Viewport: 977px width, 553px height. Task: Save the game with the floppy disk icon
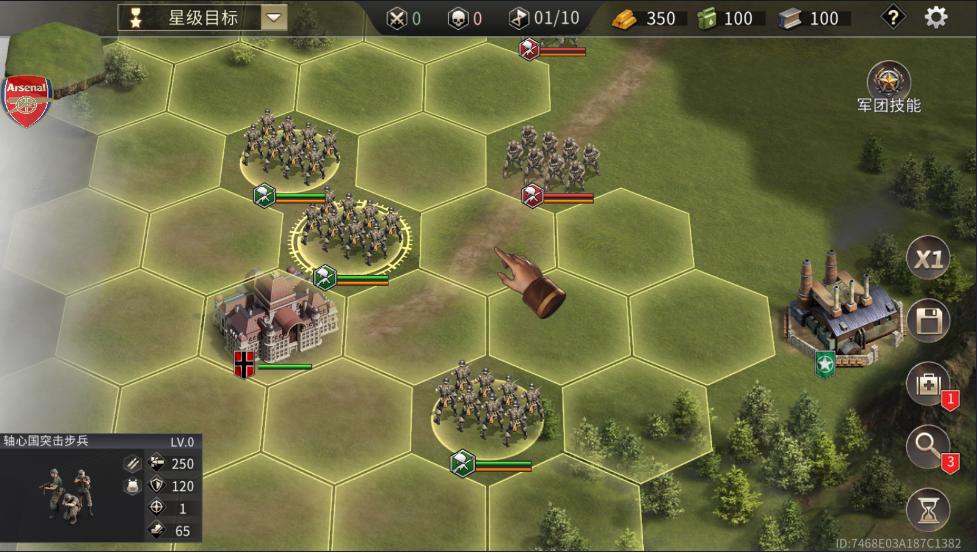(928, 322)
